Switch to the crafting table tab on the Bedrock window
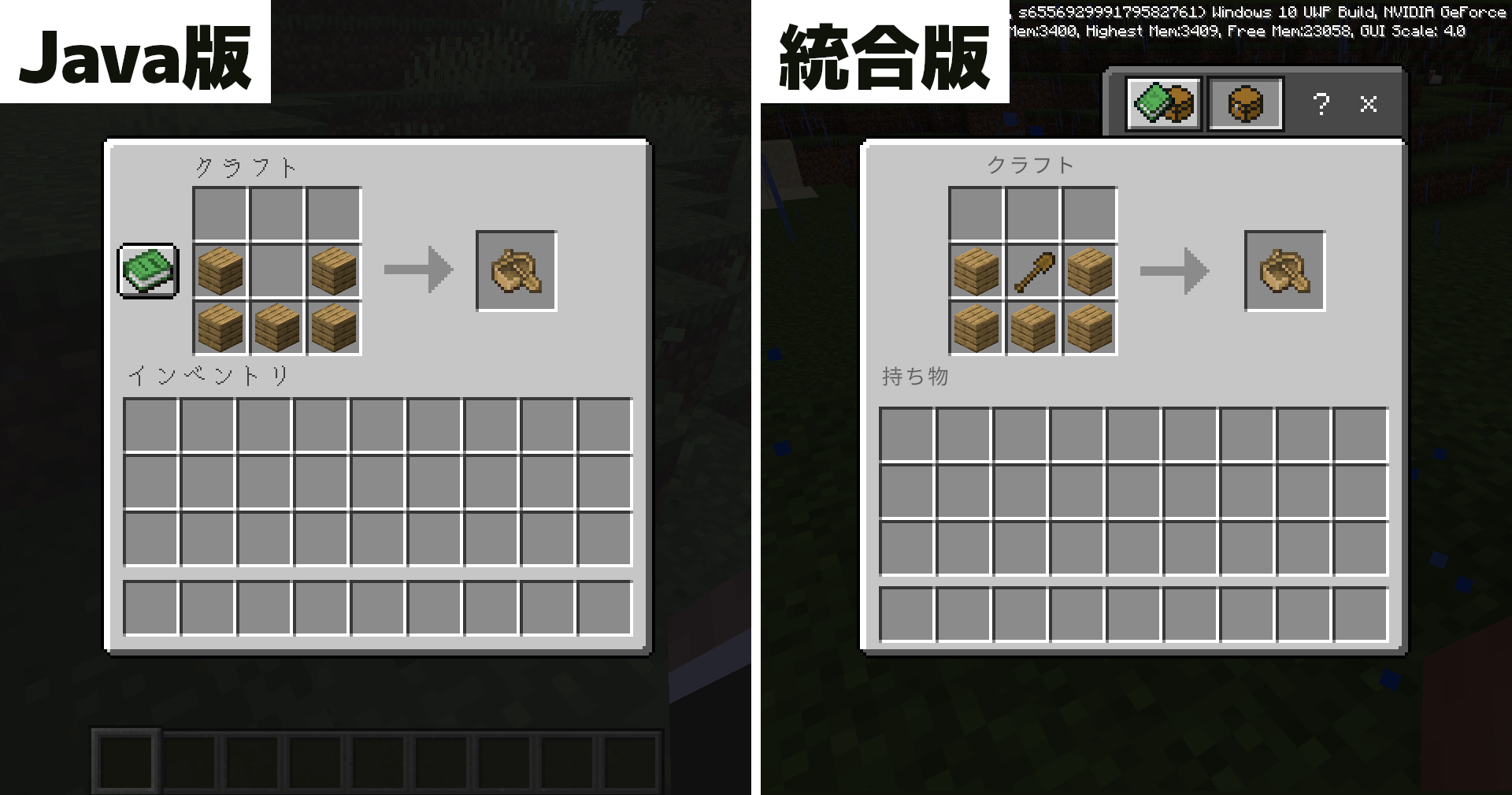The width and height of the screenshot is (1512, 795). 1244,102
